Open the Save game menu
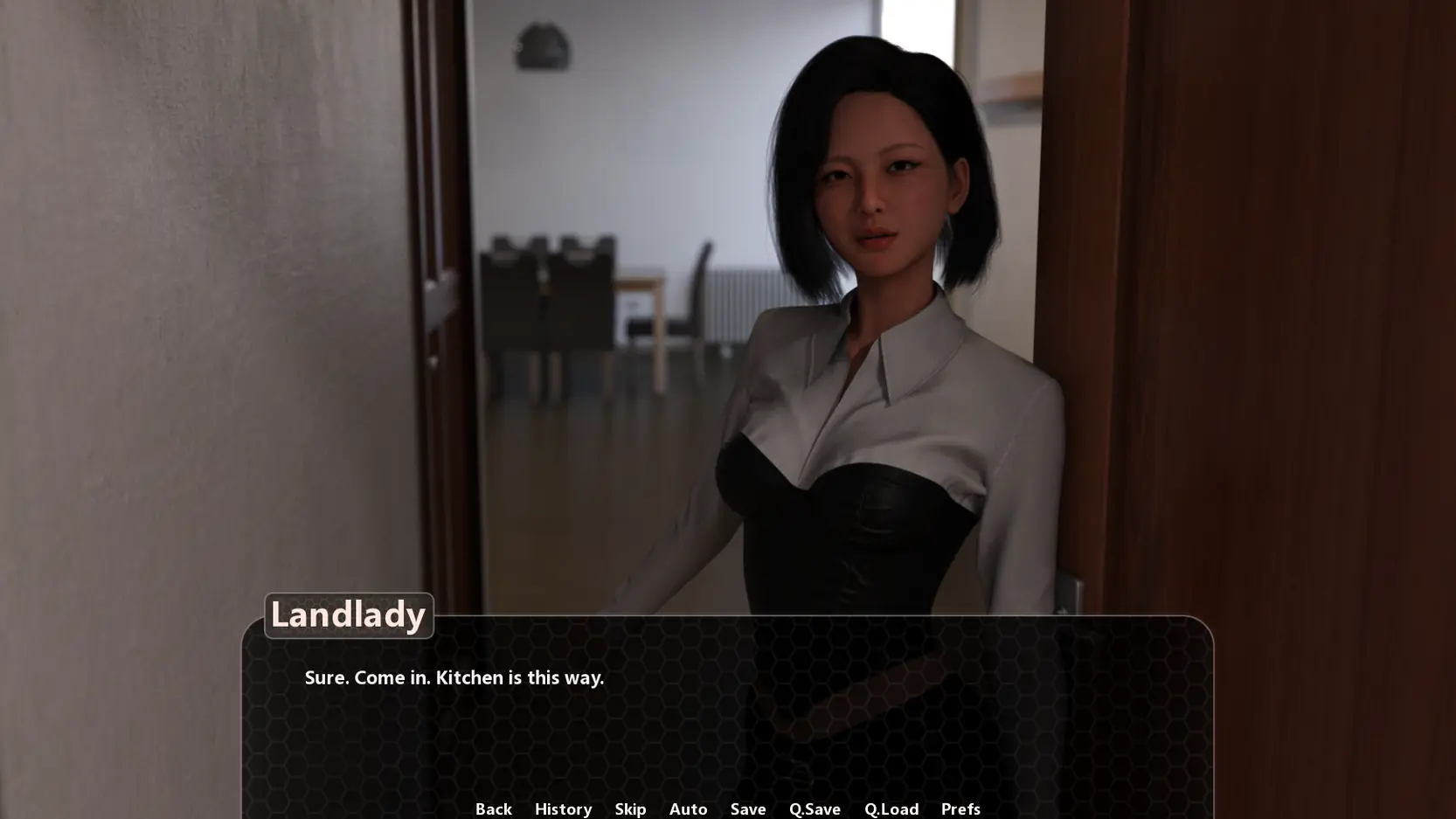This screenshot has height=819, width=1456. click(x=748, y=809)
